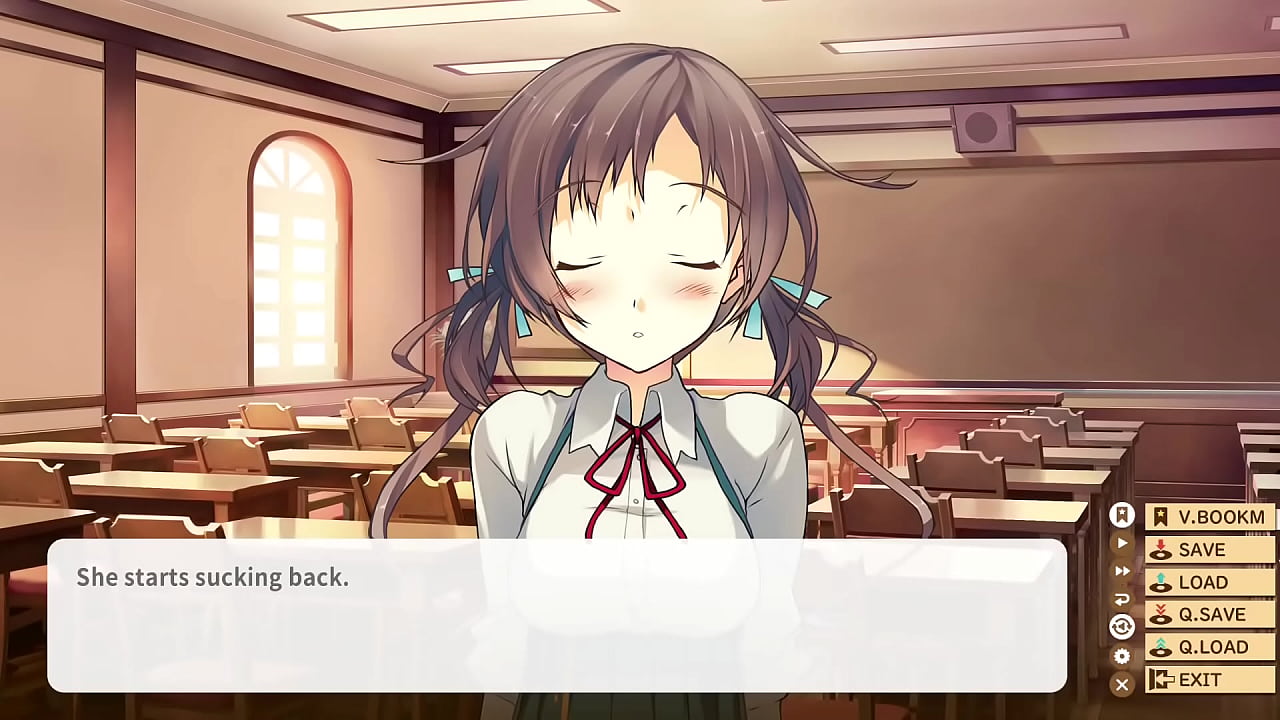Open the LOAD menu
The image size is (1280, 720).
(1210, 582)
